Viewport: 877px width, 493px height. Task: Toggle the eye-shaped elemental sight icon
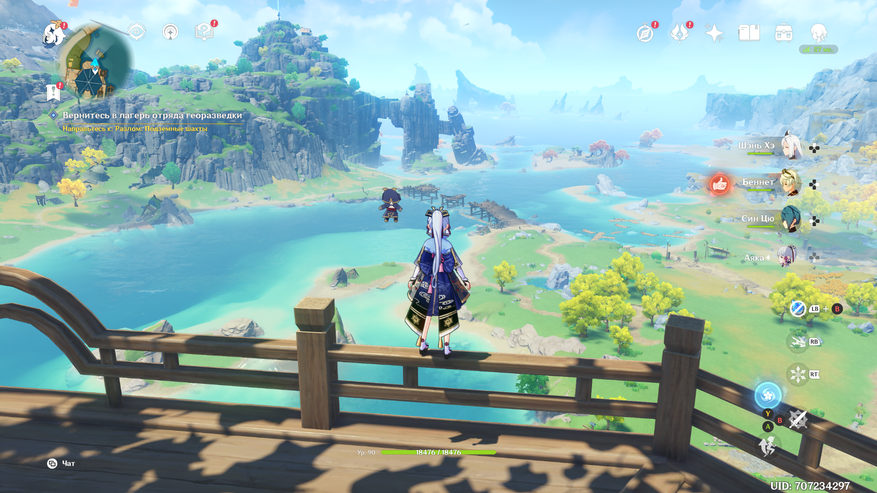(136, 32)
